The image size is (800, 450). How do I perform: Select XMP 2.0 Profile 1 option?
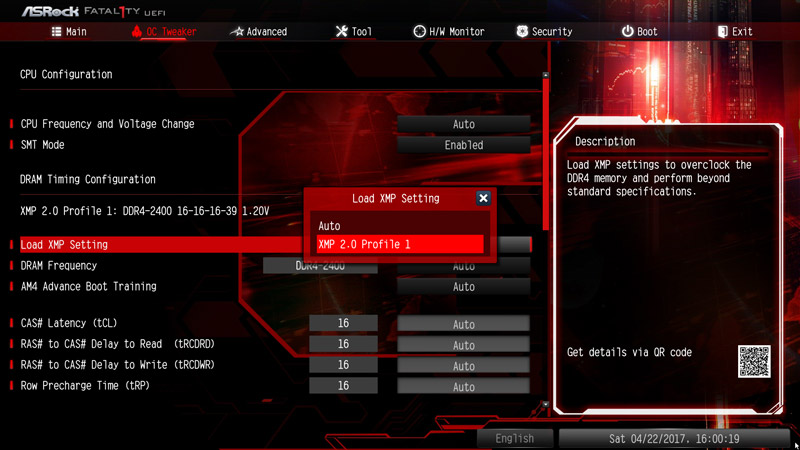[x=400, y=244]
